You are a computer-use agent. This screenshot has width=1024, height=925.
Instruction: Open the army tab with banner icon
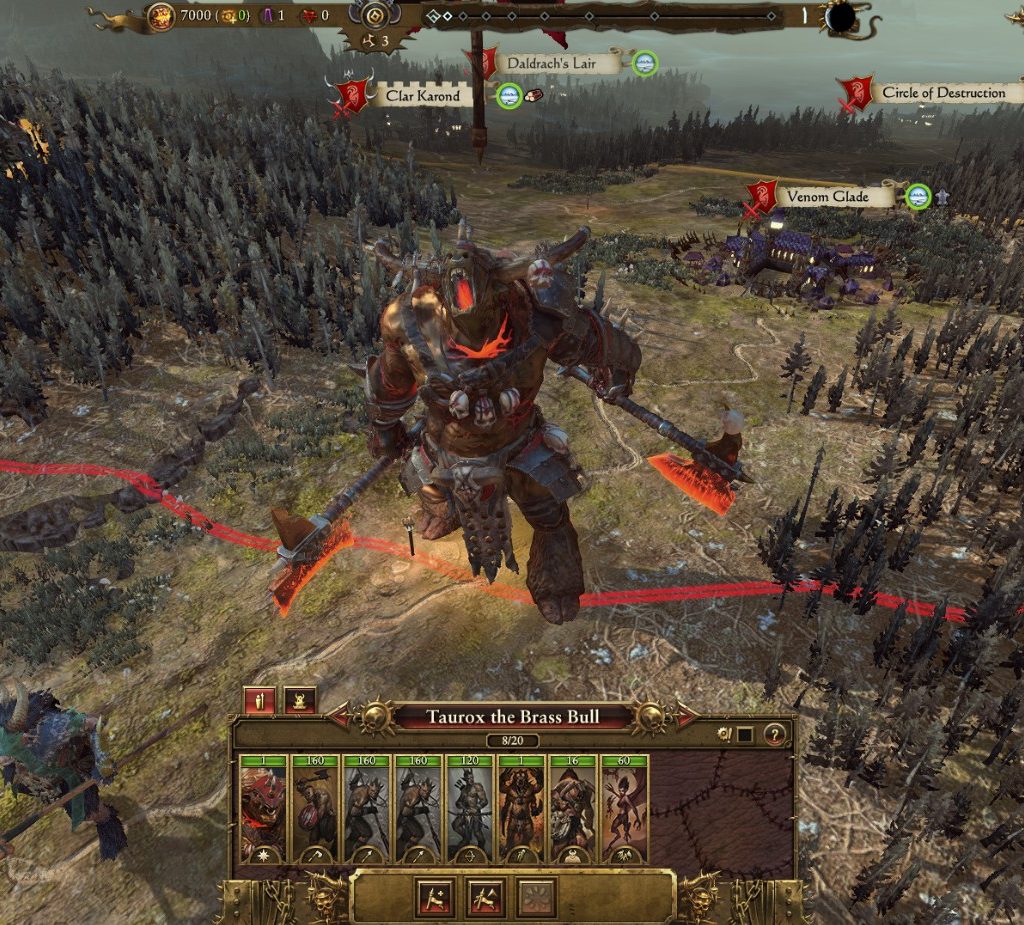tap(259, 700)
